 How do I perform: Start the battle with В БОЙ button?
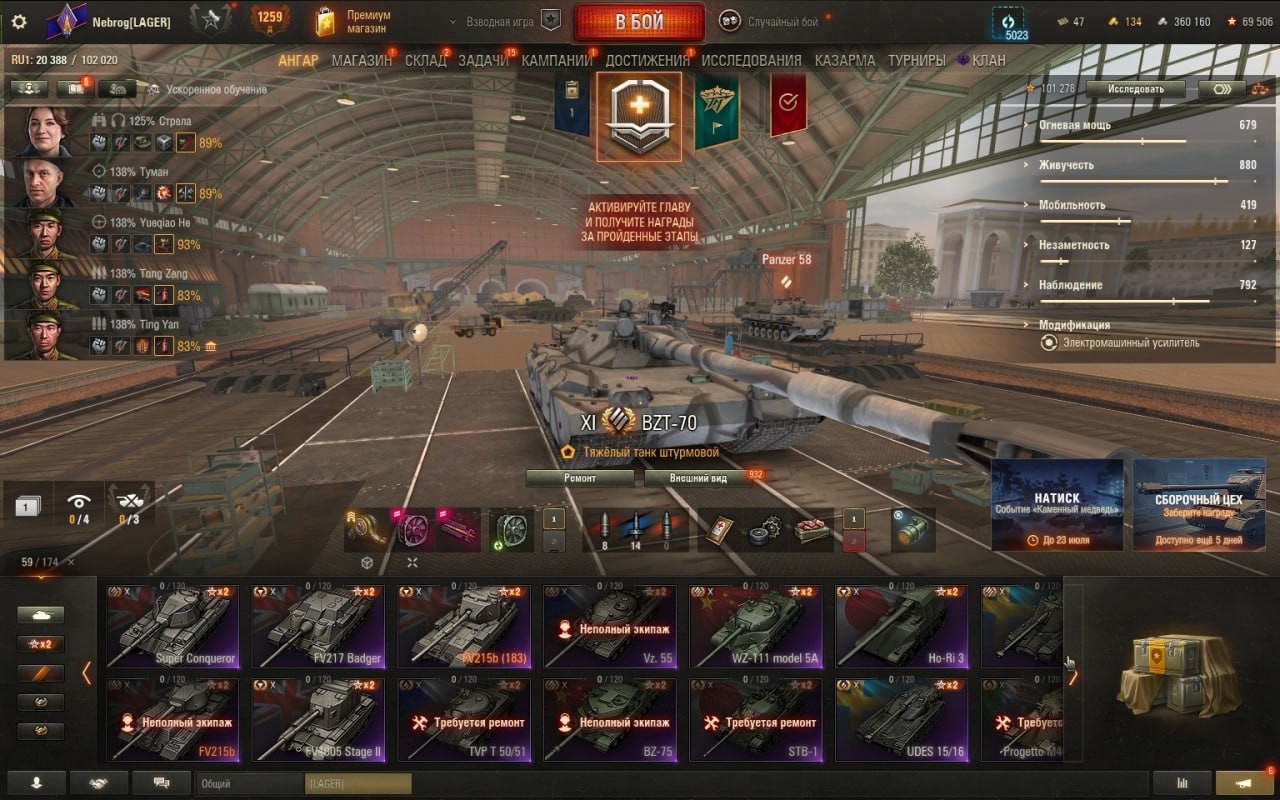[639, 22]
